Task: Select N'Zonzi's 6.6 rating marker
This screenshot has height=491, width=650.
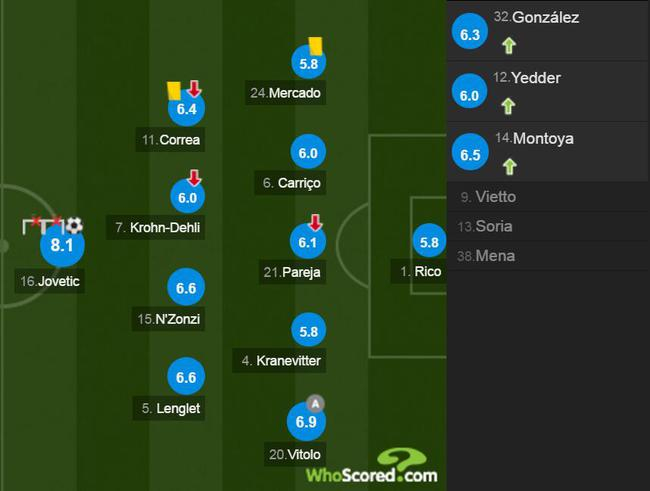Action: pyautogui.click(x=186, y=289)
